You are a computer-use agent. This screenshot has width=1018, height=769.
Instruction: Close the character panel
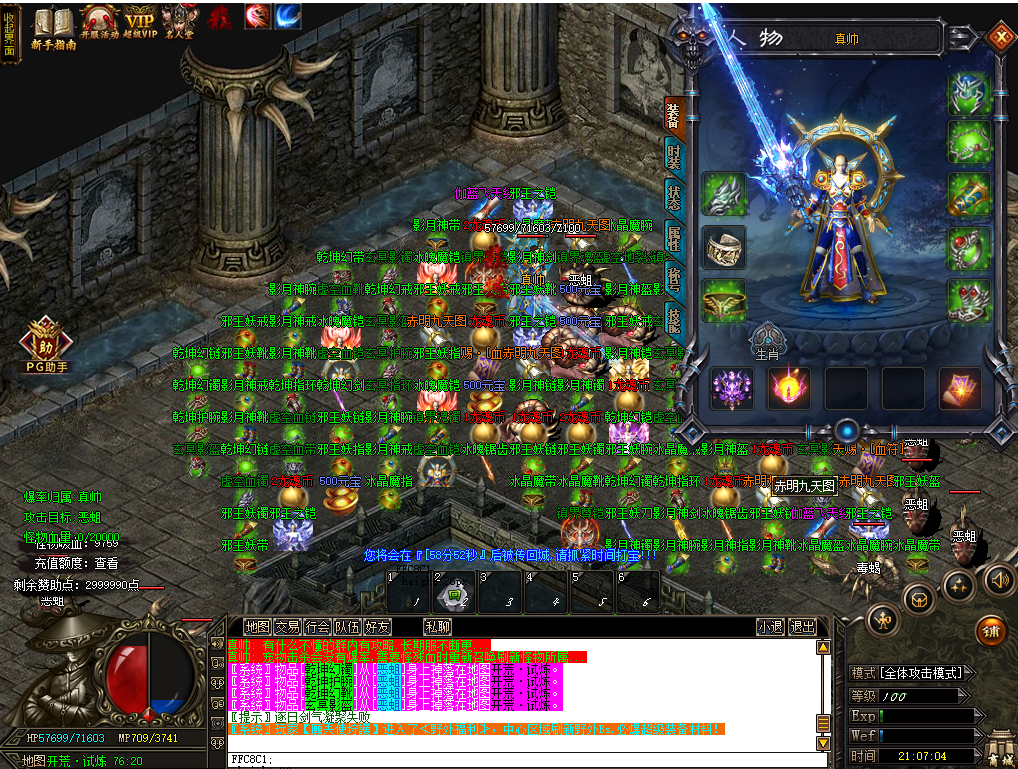pyautogui.click(x=1000, y=38)
